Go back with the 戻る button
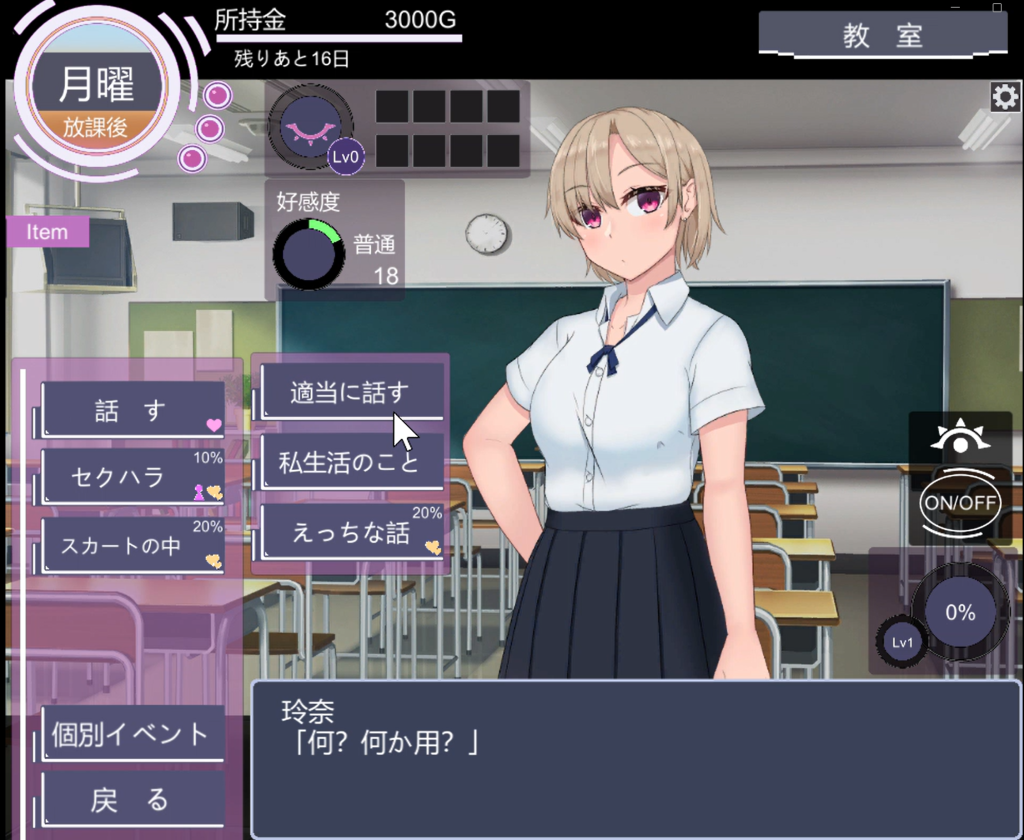 pos(131,799)
